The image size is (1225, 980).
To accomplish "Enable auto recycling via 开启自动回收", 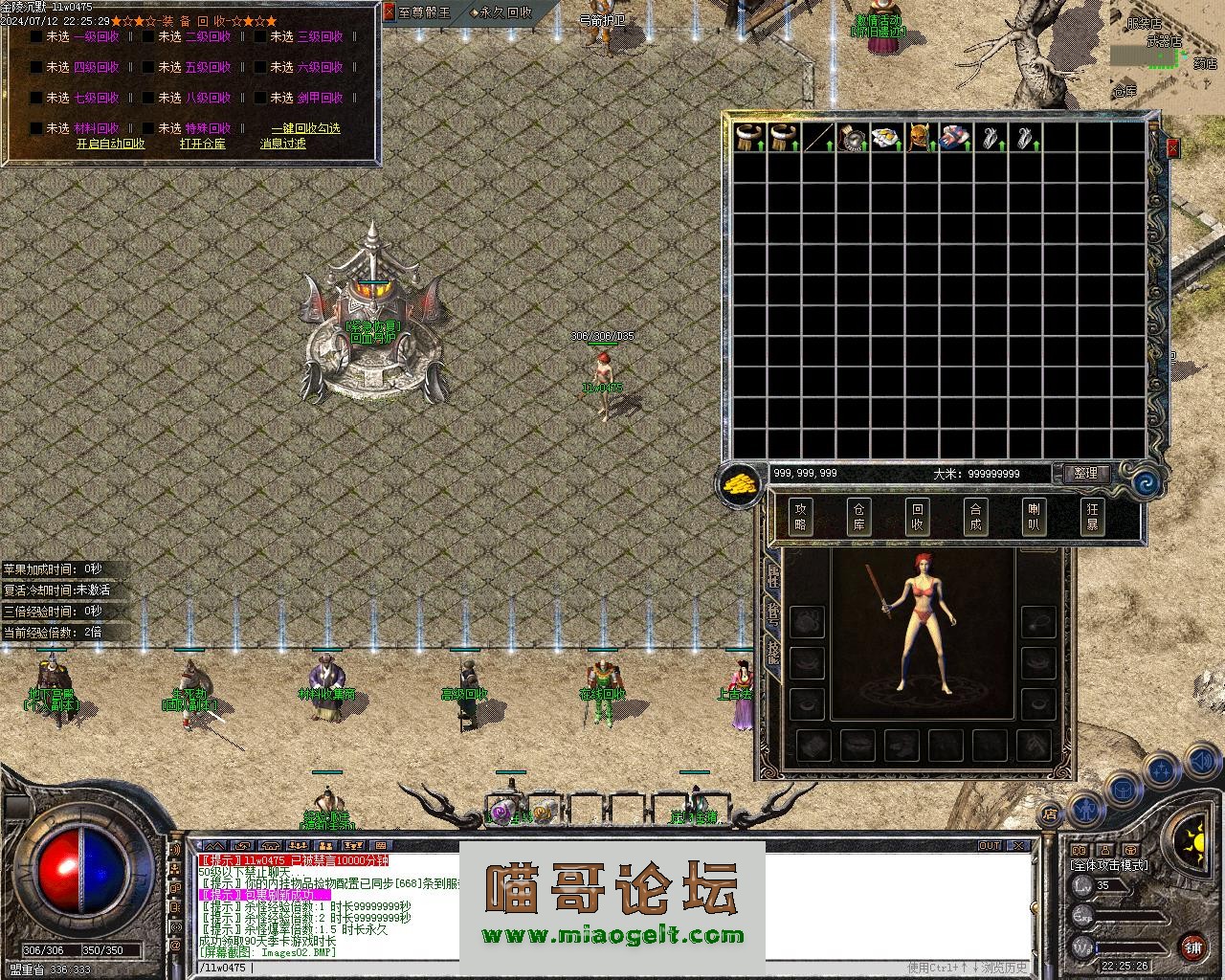I will tap(111, 145).
